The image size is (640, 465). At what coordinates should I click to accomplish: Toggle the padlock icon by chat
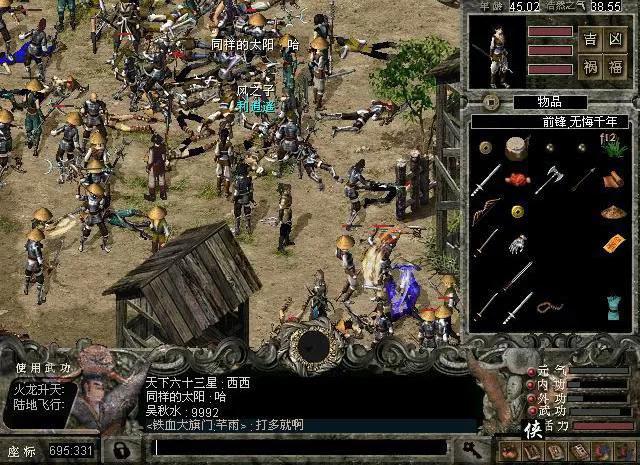pyautogui.click(x=122, y=449)
